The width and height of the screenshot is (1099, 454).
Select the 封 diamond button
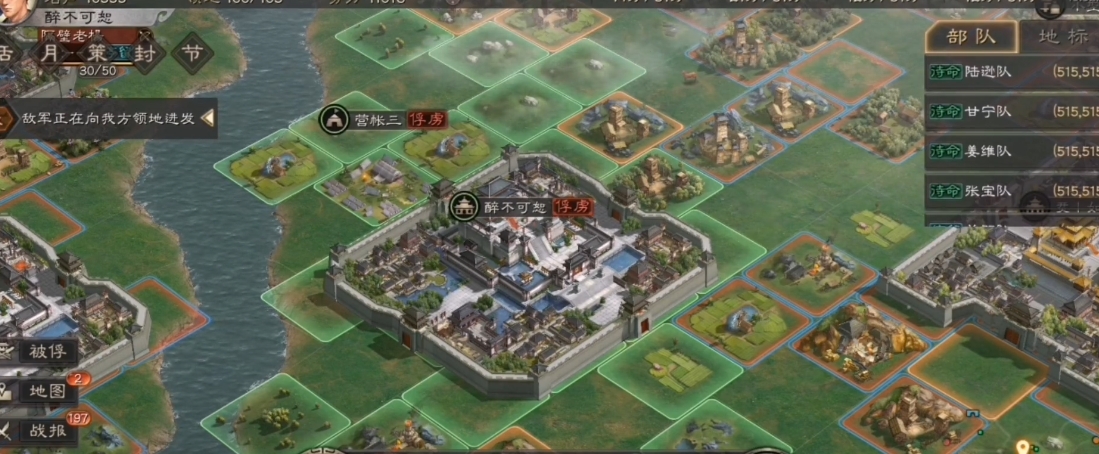143,53
